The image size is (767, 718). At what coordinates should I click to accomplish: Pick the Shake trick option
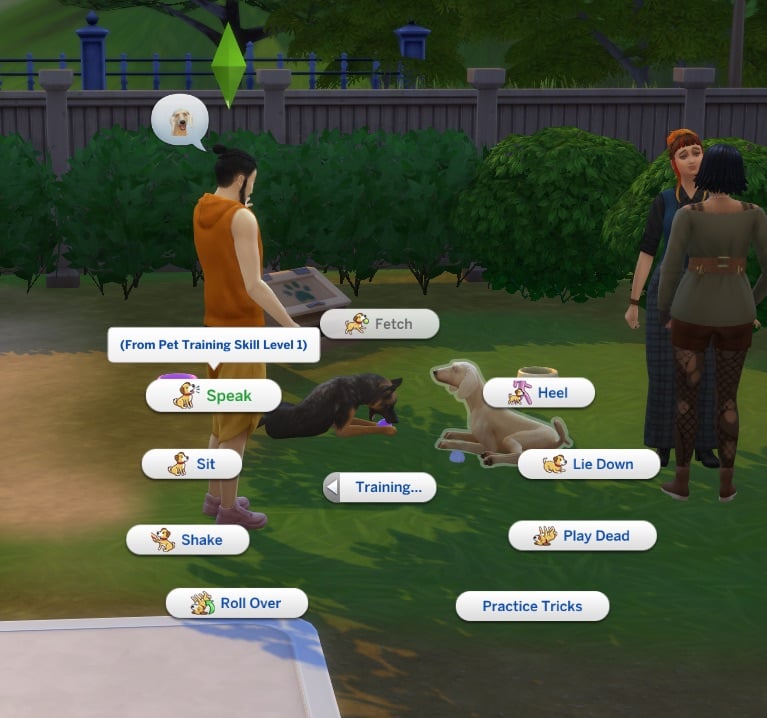tap(187, 540)
